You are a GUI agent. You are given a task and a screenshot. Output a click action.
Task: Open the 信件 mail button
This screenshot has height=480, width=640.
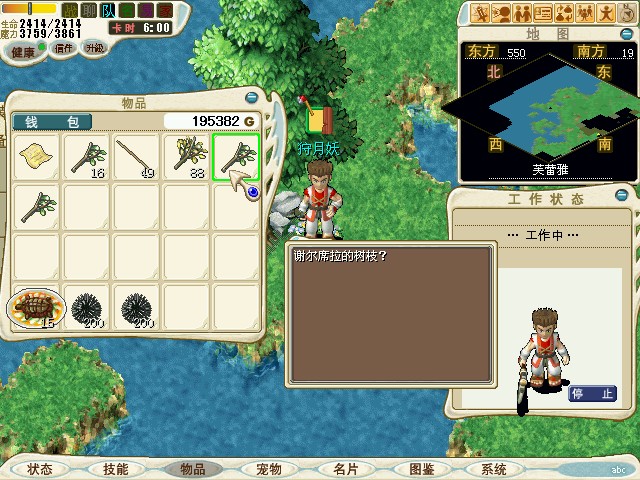pos(64,47)
